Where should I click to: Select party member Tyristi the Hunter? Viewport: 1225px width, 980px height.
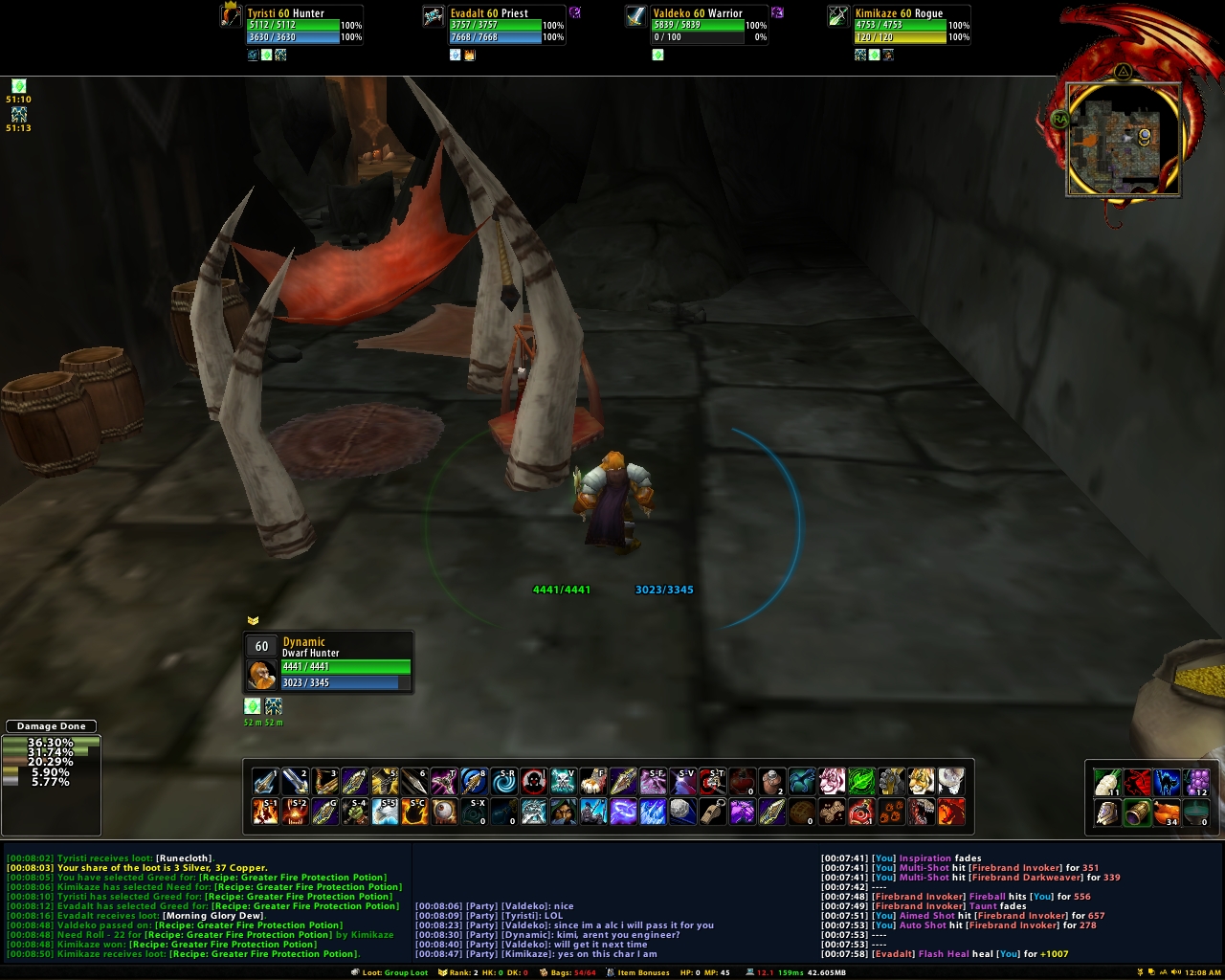coord(292,26)
